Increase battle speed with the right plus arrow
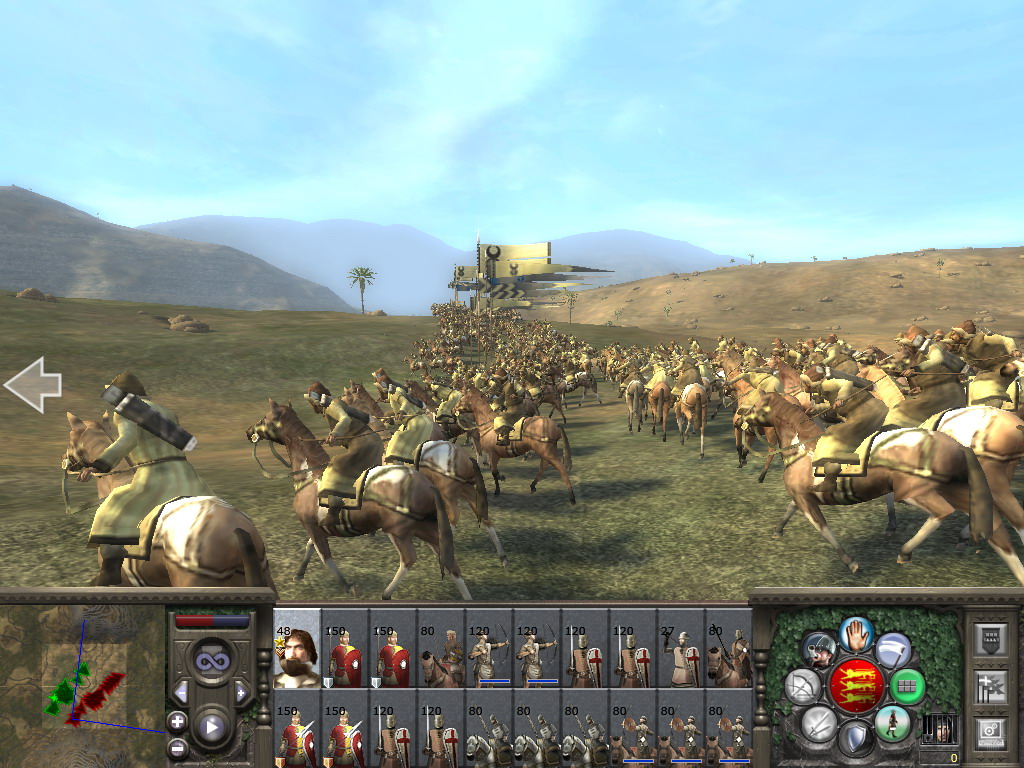This screenshot has width=1024, height=768. point(240,692)
